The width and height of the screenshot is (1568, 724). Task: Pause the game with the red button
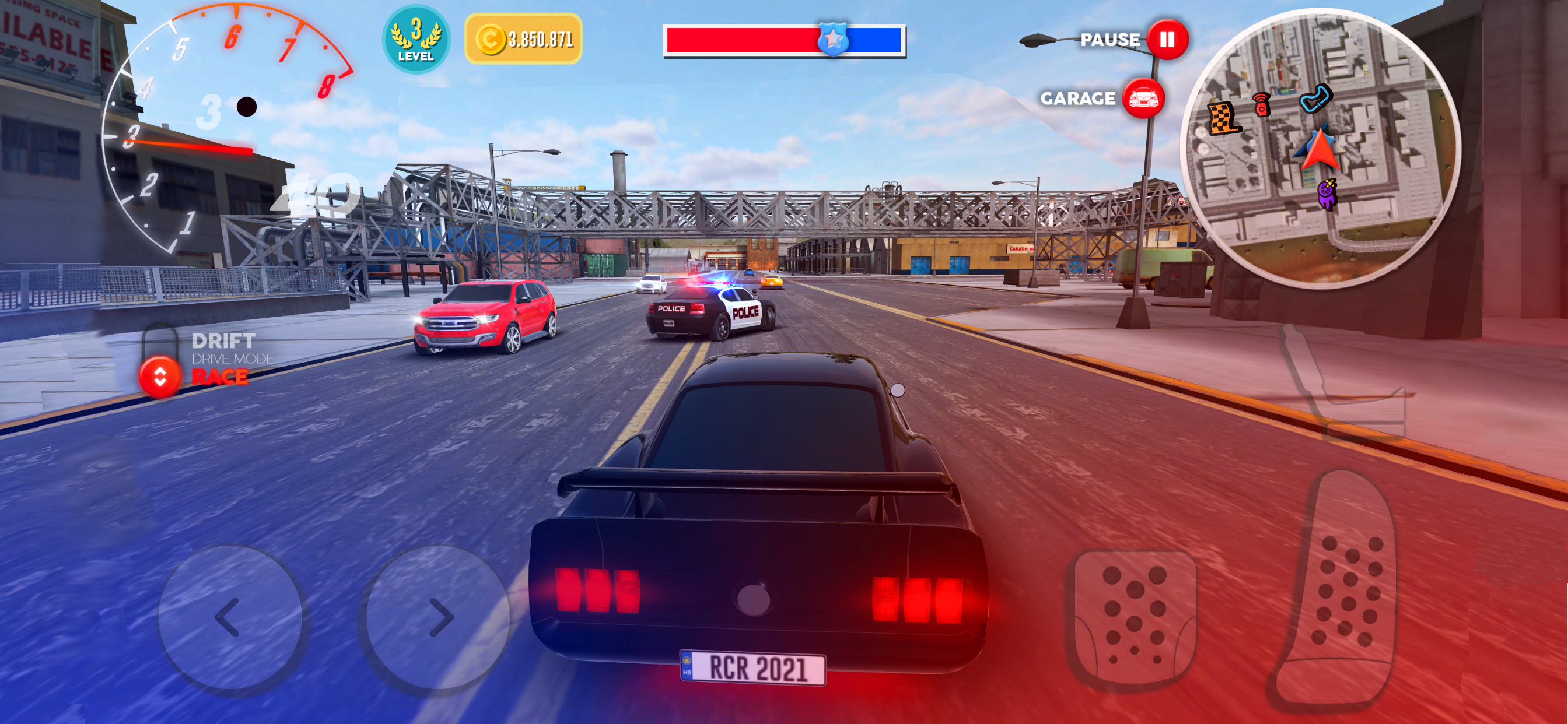point(1166,40)
